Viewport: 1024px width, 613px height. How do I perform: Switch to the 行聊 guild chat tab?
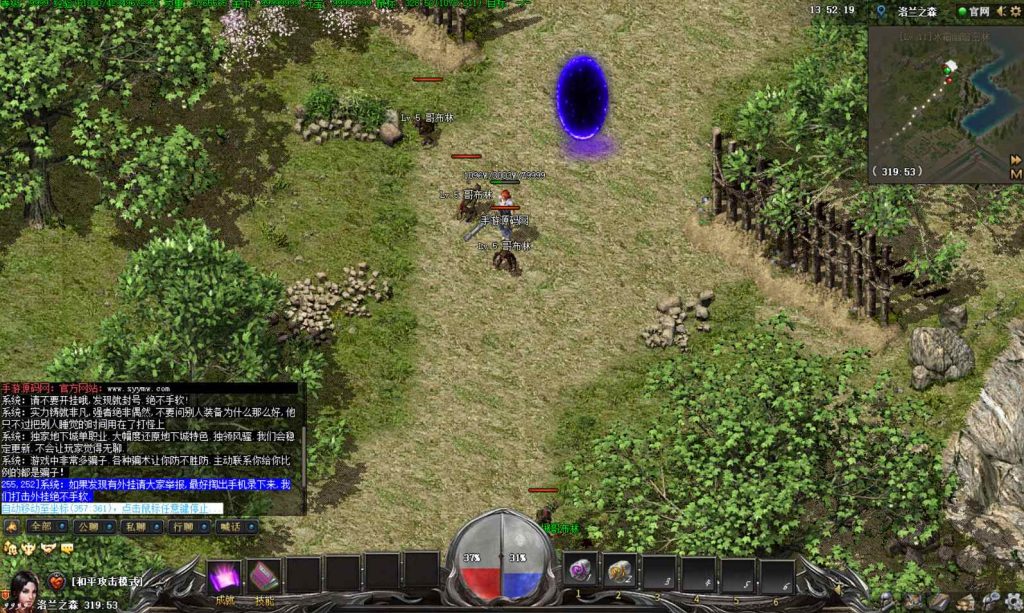(184, 525)
